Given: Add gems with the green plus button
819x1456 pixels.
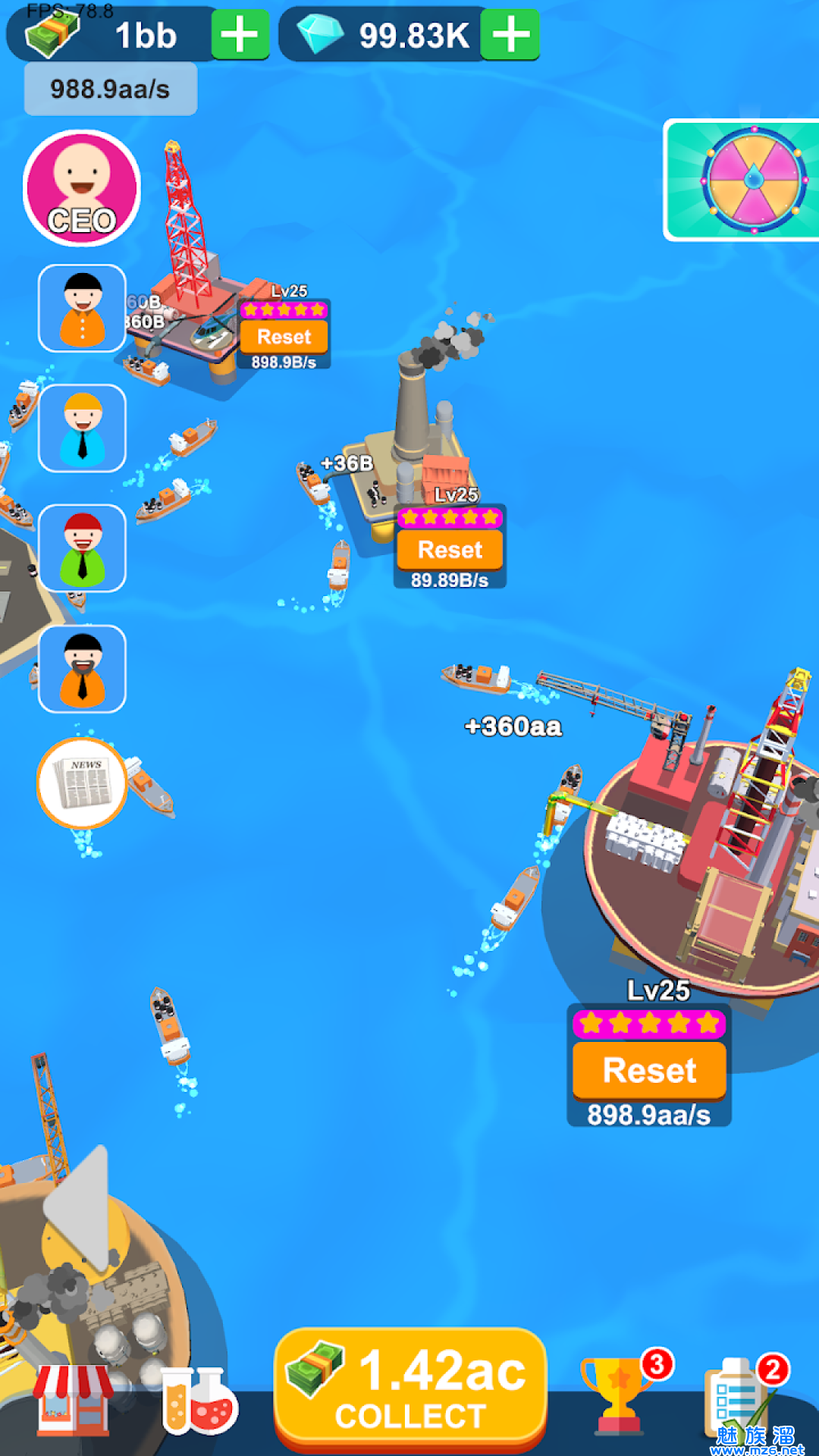Looking at the screenshot, I should (x=511, y=35).
